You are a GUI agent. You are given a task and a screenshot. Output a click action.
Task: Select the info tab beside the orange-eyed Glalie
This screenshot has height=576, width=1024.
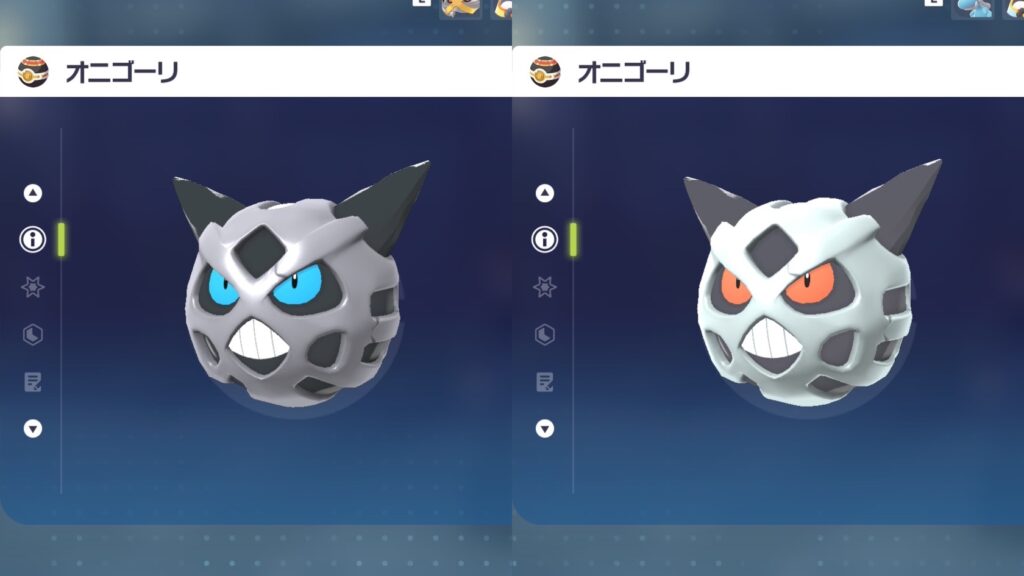click(545, 239)
